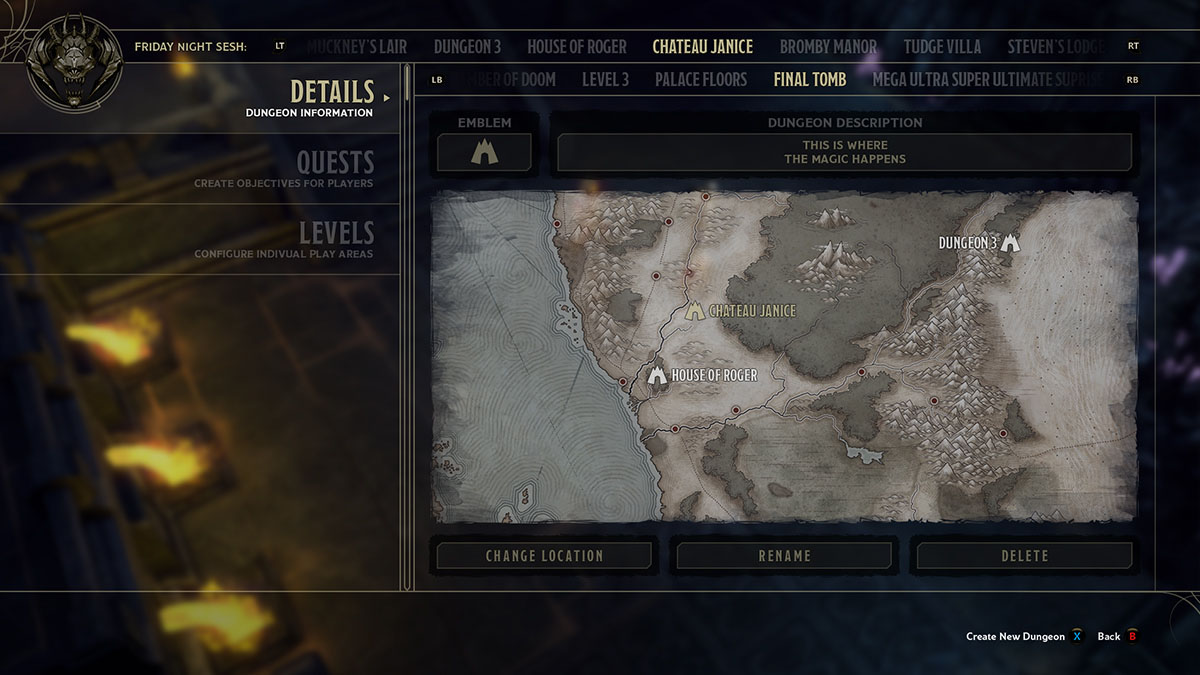Viewport: 1200px width, 675px height.
Task: Switch to the Bromby Manor tab
Action: click(828, 47)
